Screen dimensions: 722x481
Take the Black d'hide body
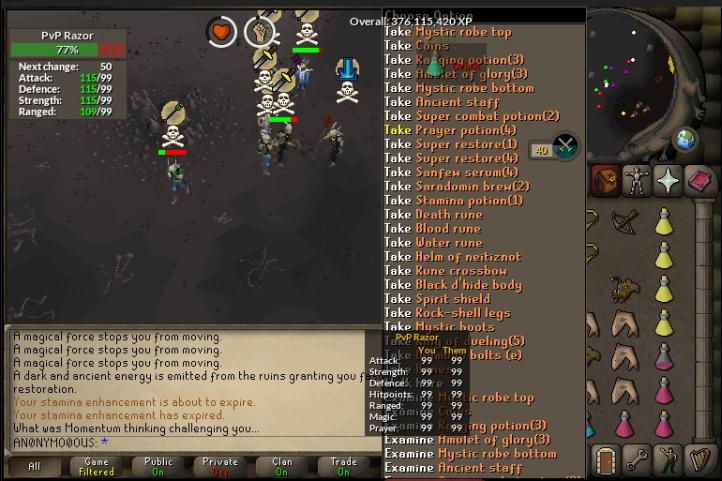pos(453,285)
